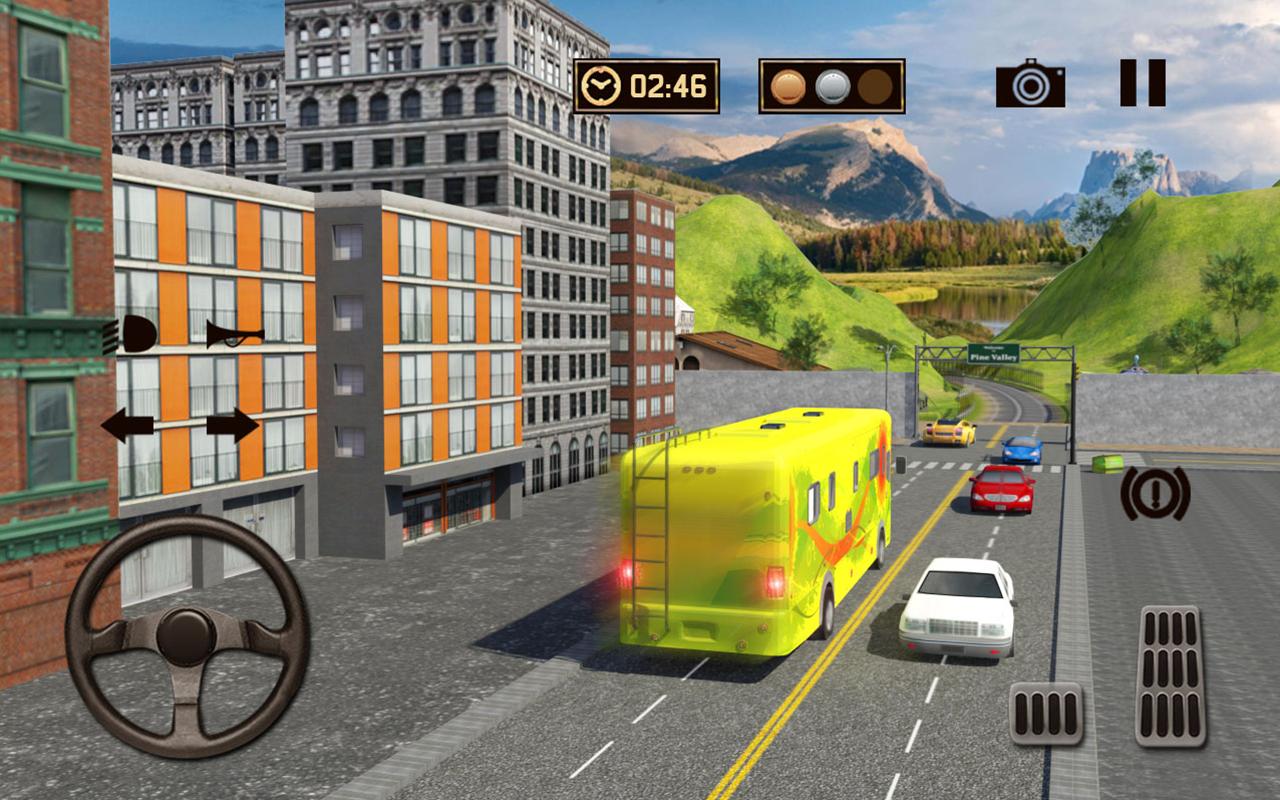1280x800 pixels.
Task: Step on the brake pedal
Action: click(1046, 713)
